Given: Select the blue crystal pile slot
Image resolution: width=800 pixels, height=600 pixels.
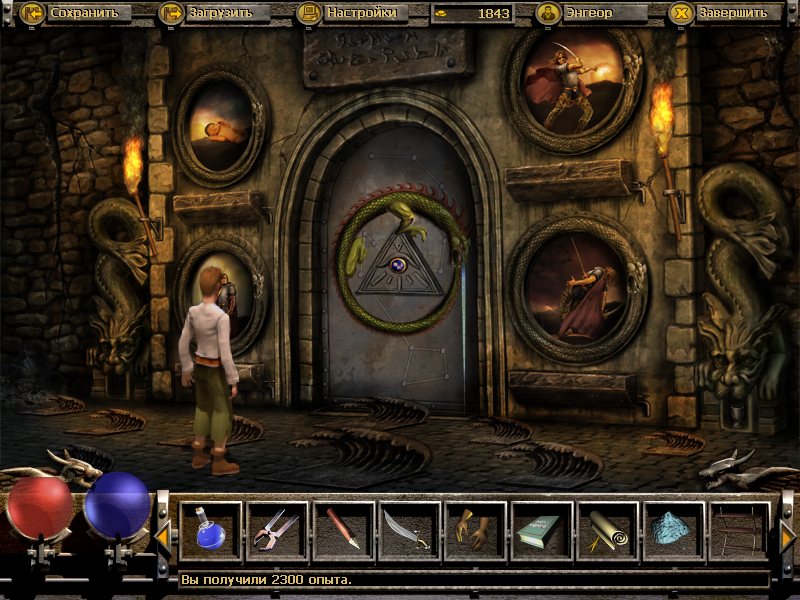Looking at the screenshot, I should [673, 531].
